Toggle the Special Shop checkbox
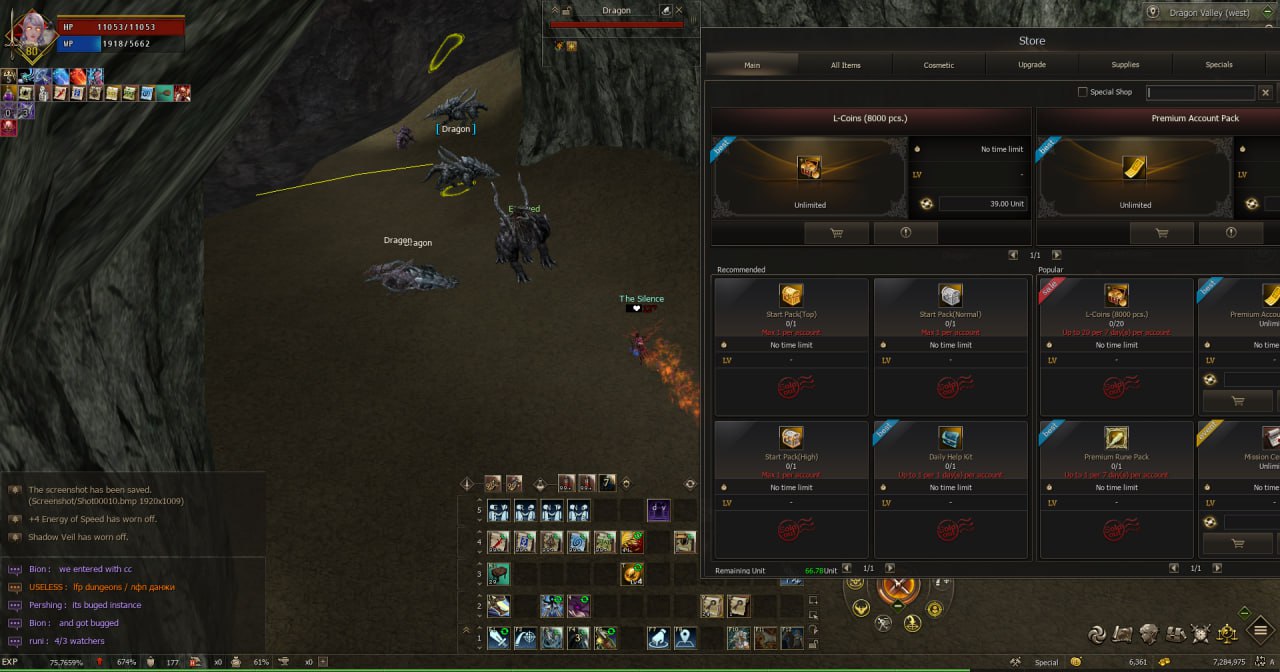1280x672 pixels. 1082,92
